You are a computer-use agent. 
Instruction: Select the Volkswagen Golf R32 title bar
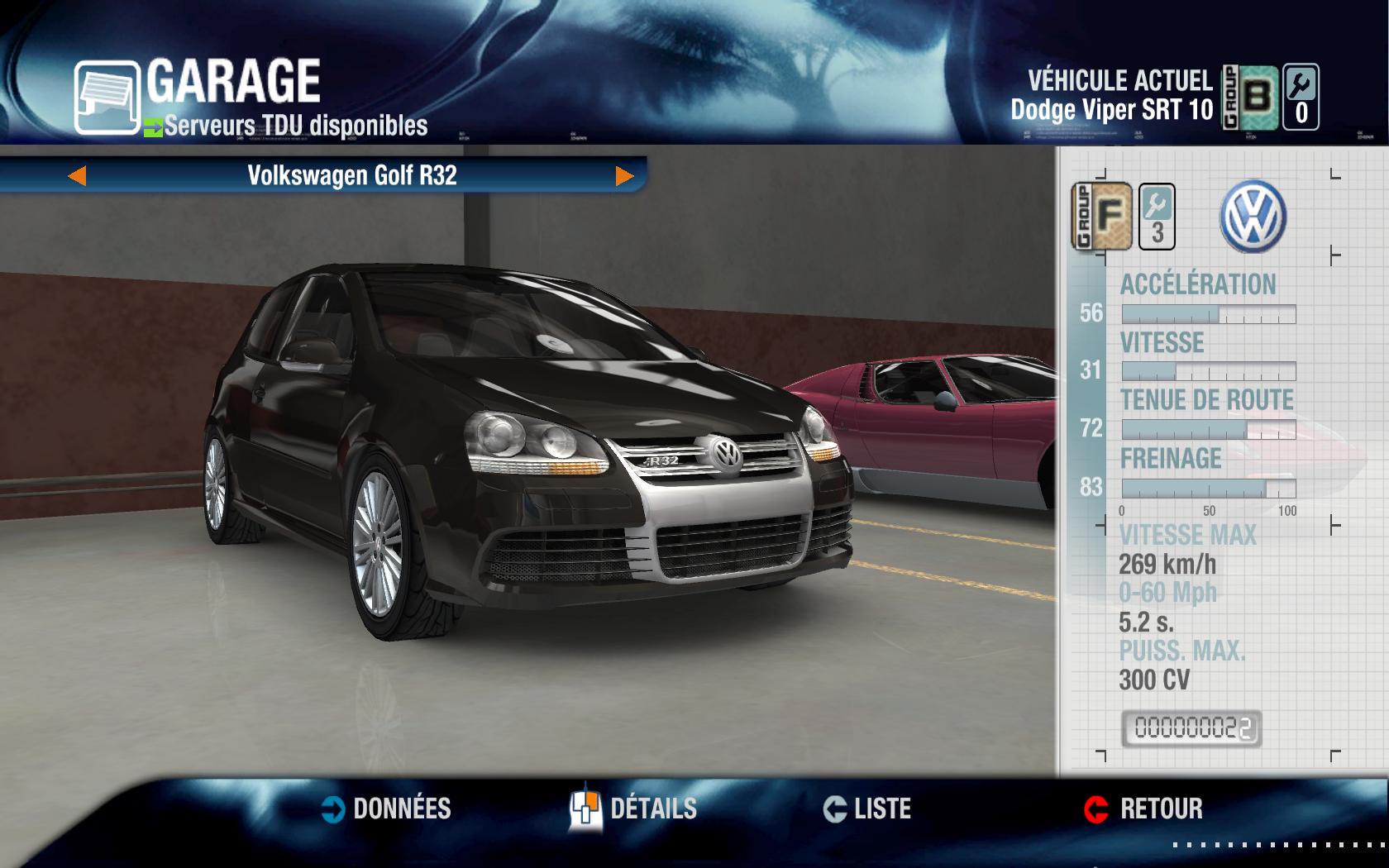coord(351,175)
